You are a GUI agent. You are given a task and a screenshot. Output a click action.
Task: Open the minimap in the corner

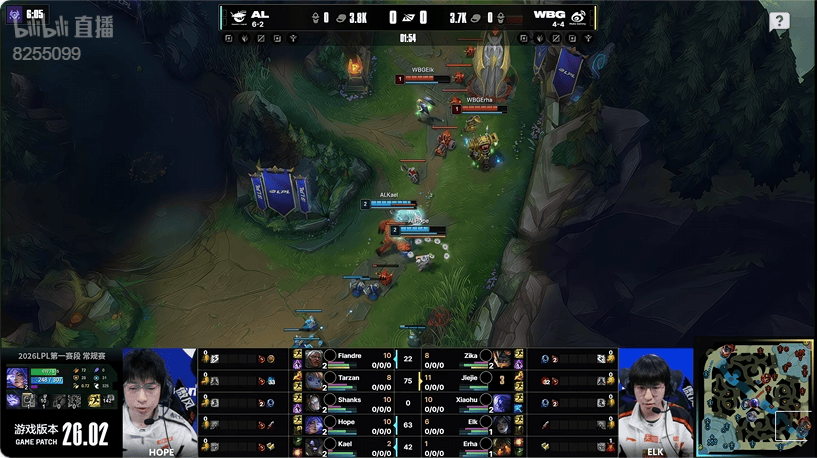pos(755,396)
